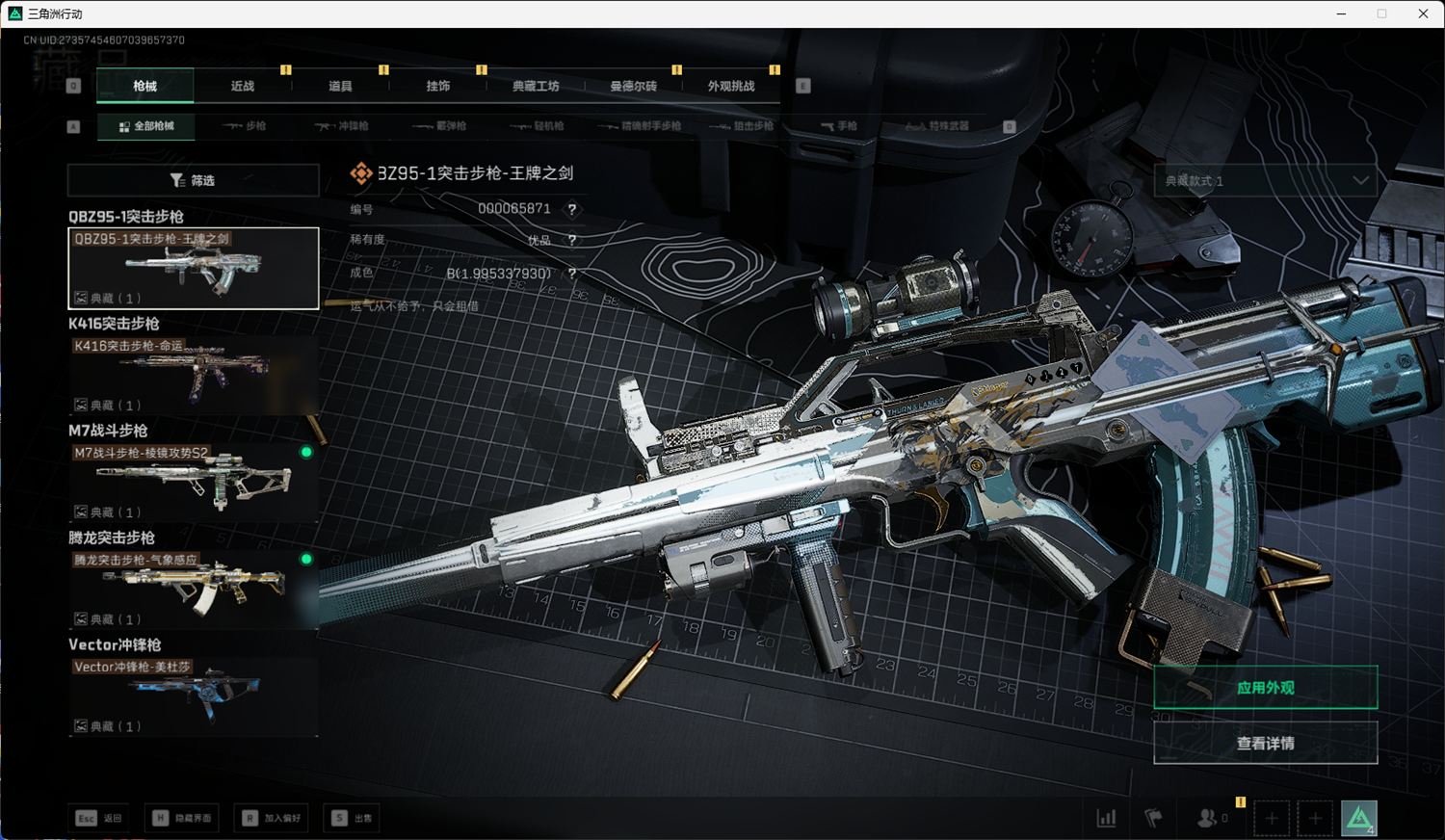The height and width of the screenshot is (840, 1445).
Task: Choose the M7战斗步枪-棱镜攻势S2 skin
Action: point(193,483)
